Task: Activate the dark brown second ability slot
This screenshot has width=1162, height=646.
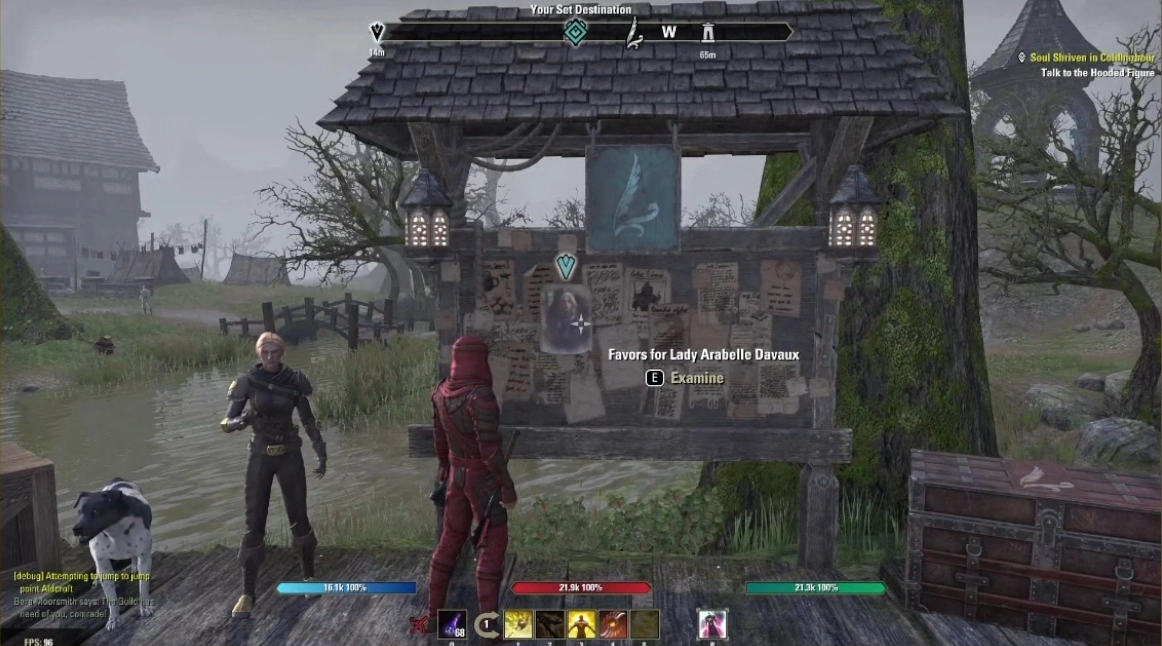Action: point(549,625)
